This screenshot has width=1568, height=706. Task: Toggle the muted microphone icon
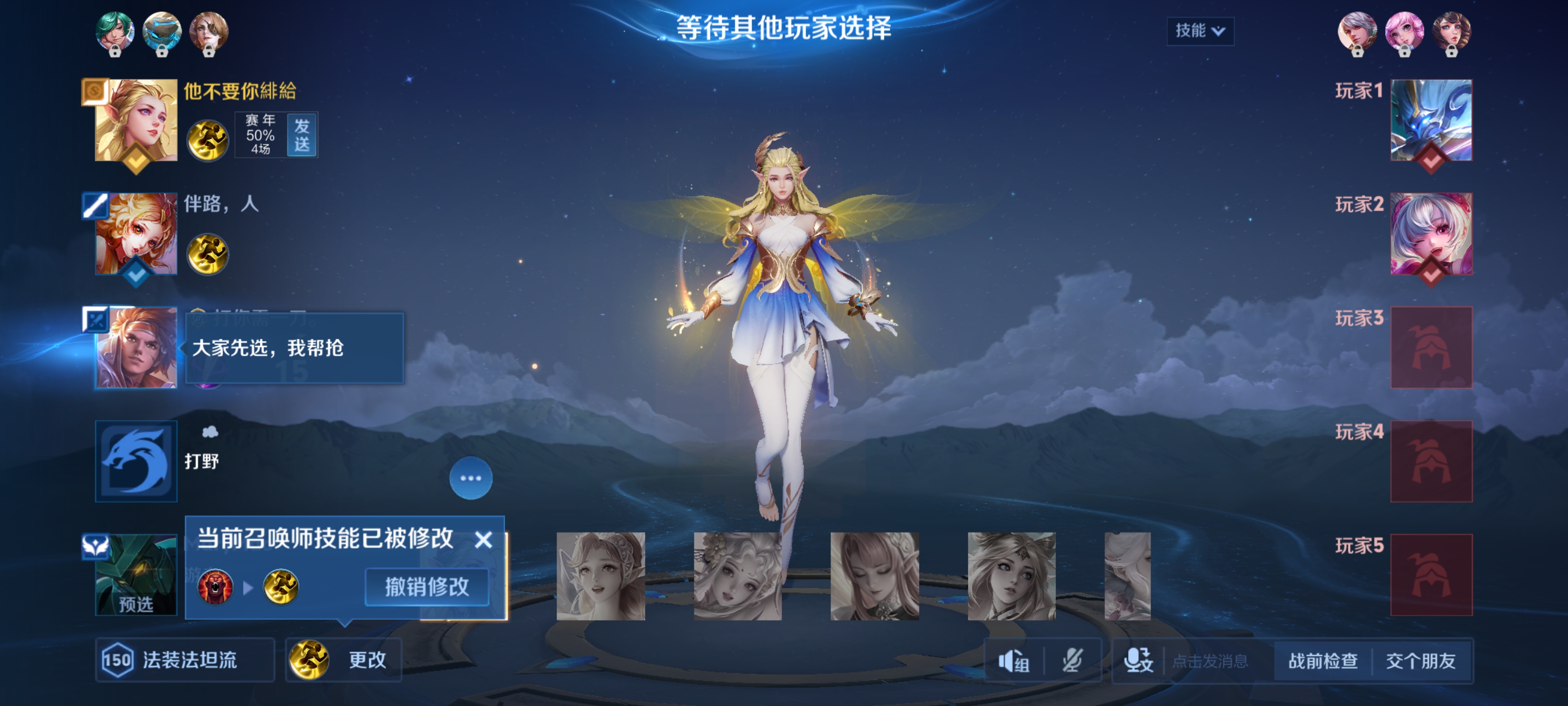[x=1072, y=660]
